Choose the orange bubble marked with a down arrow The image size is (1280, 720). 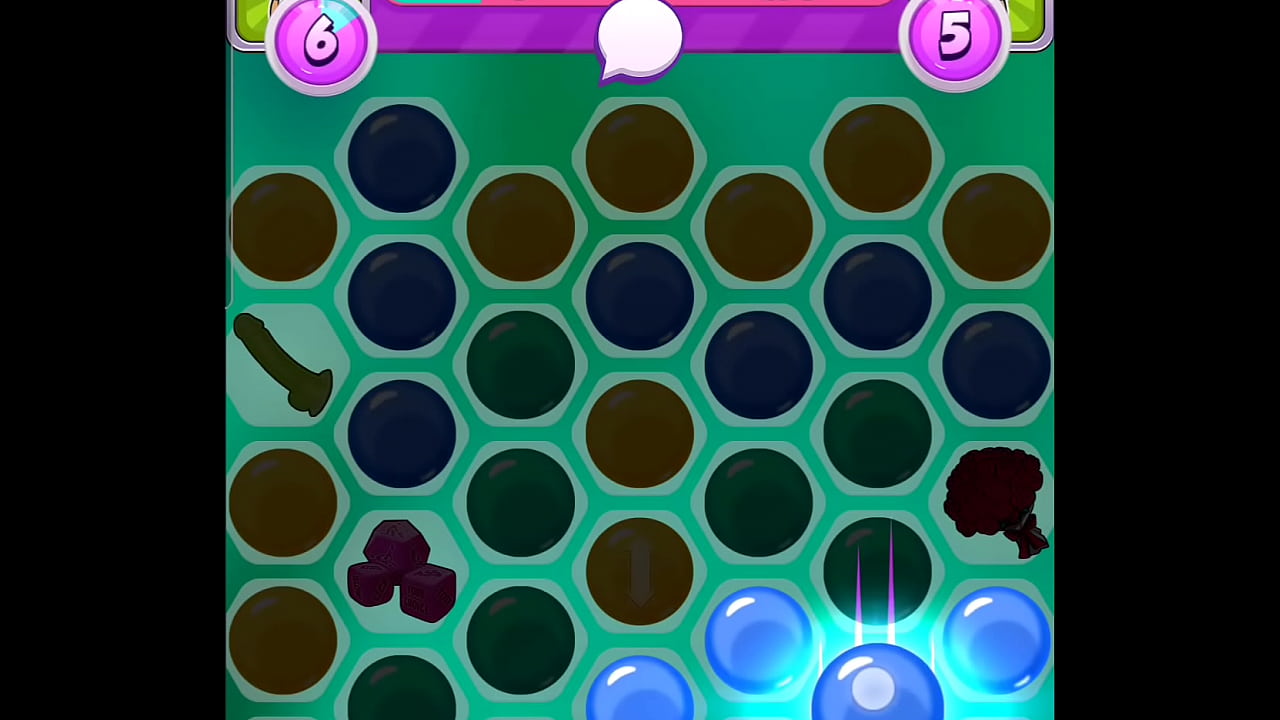pyautogui.click(x=639, y=571)
